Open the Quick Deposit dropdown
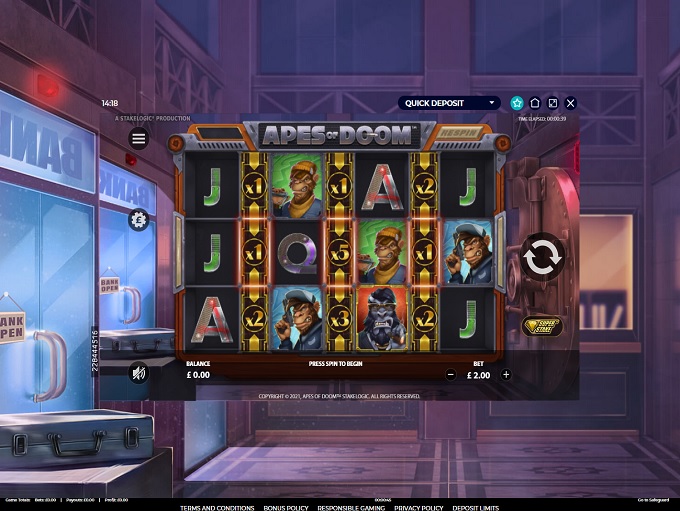The image size is (680, 511). (449, 103)
